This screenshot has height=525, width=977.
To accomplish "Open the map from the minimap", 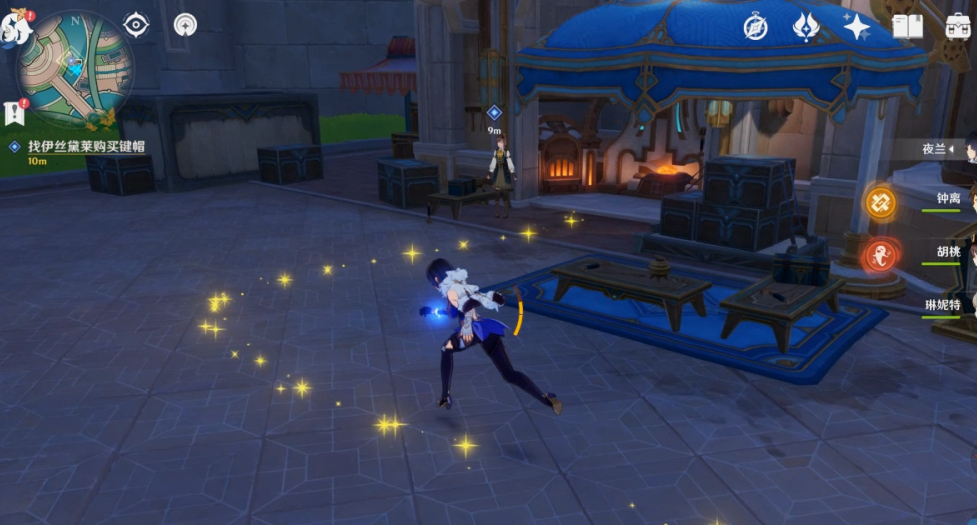I will [75, 68].
